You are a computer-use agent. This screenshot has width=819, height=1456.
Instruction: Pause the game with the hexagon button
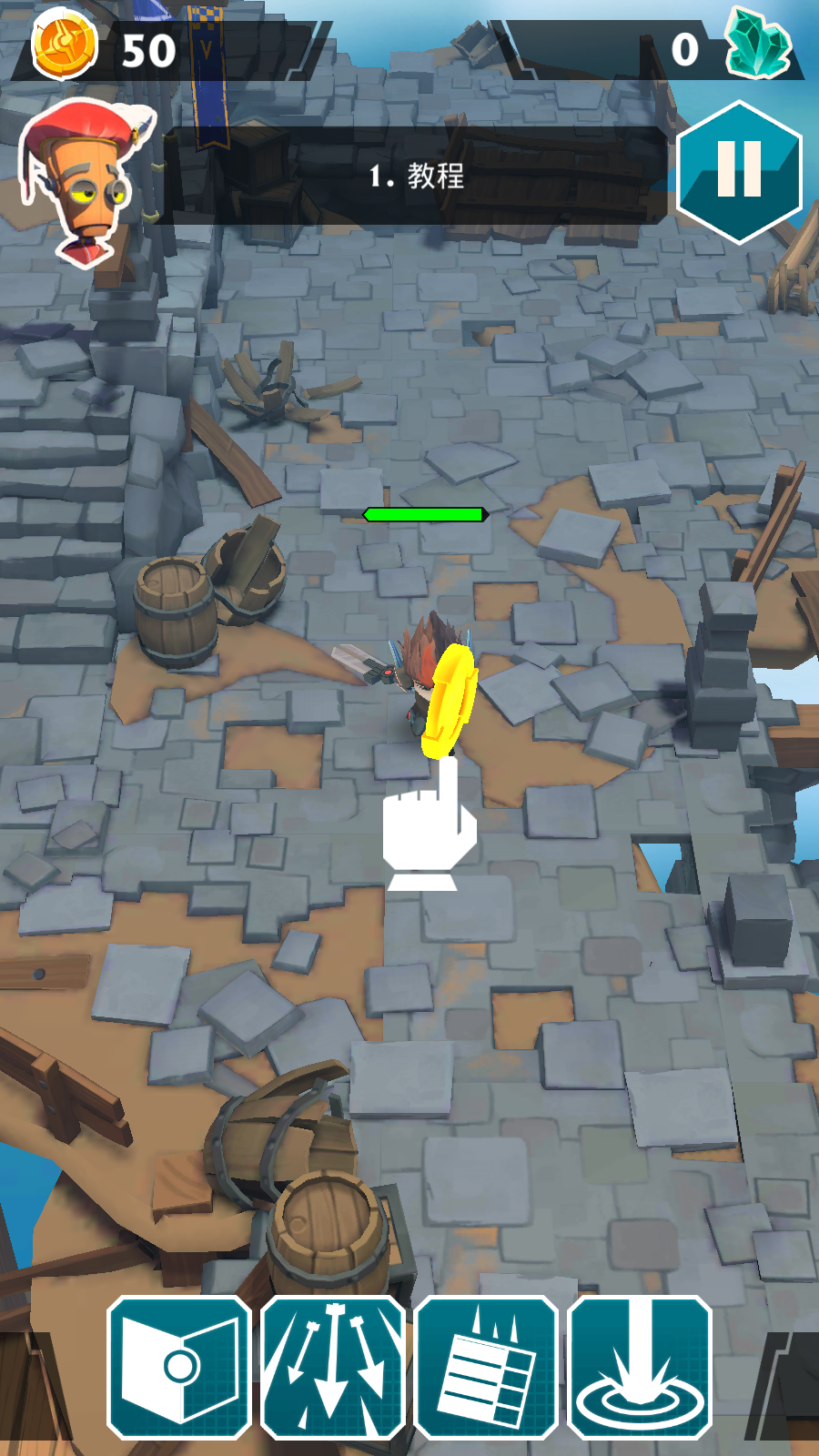739,171
